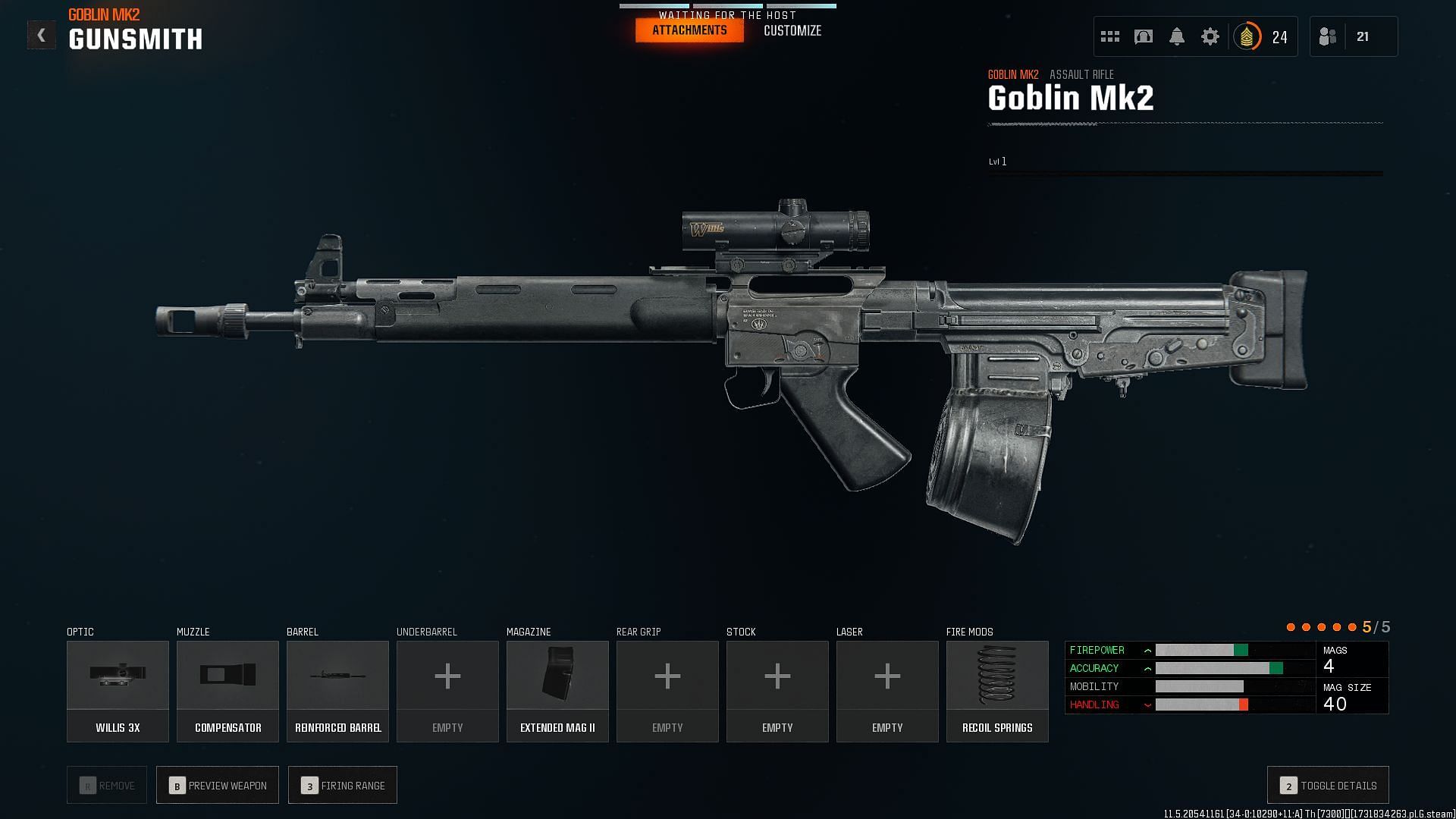The width and height of the screenshot is (1456, 819).
Task: Toggle the weapon details panel
Action: (1328, 786)
